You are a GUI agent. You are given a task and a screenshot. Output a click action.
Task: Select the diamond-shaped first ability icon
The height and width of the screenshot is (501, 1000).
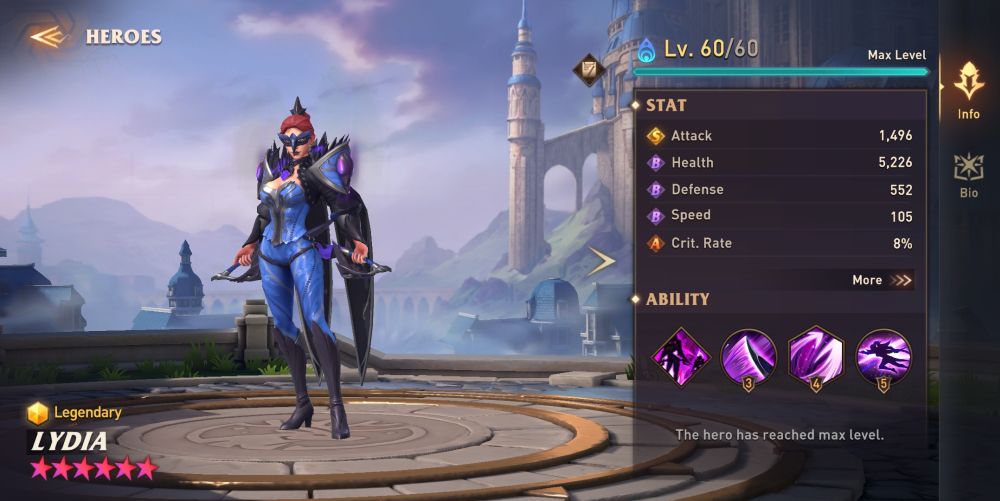click(681, 356)
